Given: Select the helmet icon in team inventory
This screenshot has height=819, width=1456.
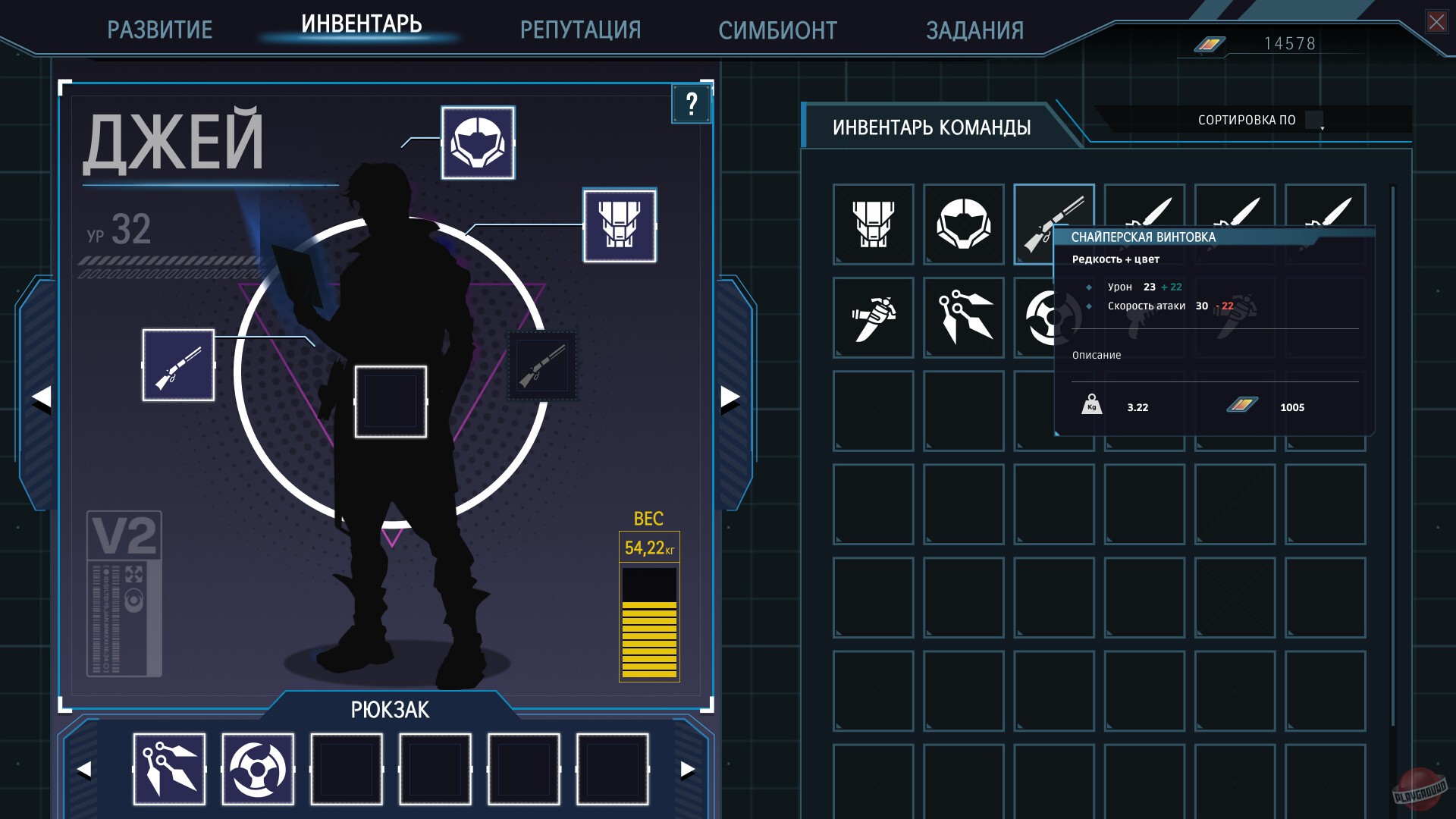Looking at the screenshot, I should coord(963,224).
